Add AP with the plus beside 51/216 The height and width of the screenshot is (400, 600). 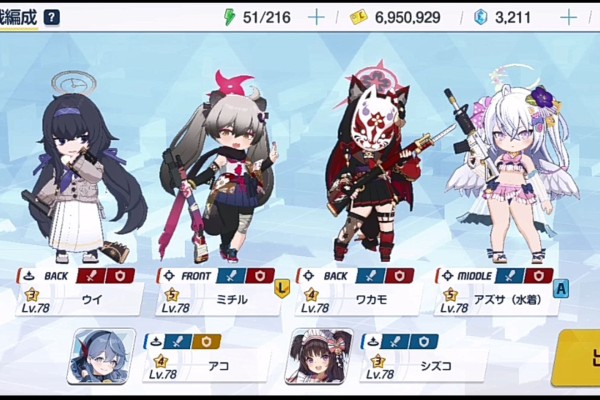point(316,17)
